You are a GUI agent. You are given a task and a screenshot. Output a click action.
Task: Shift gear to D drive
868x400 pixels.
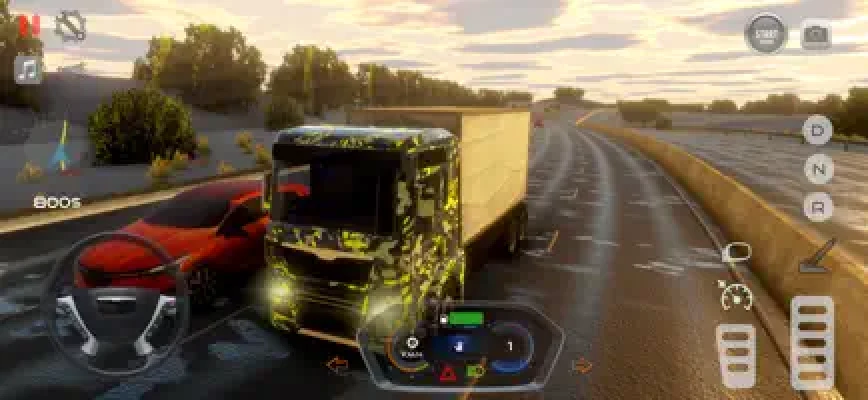coord(818,130)
